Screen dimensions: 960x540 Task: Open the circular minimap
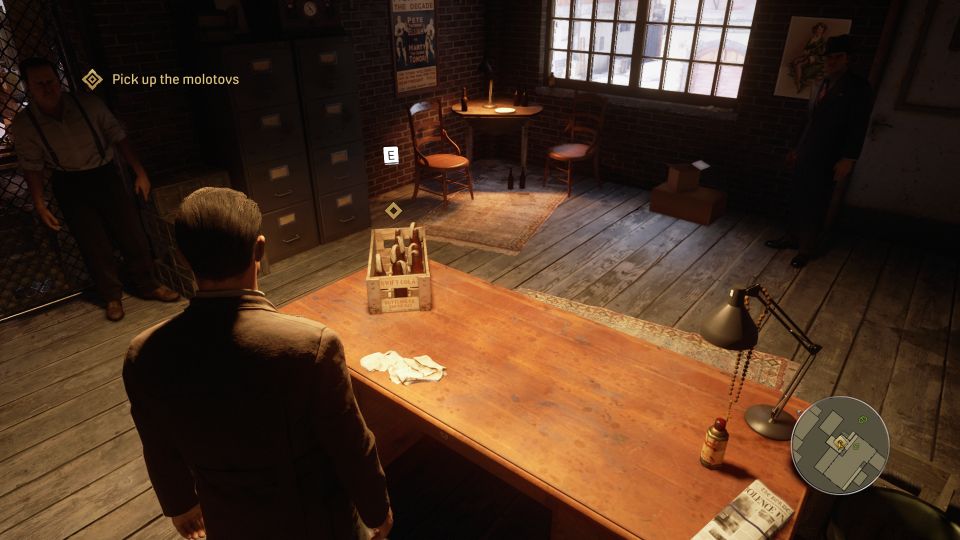(x=839, y=445)
